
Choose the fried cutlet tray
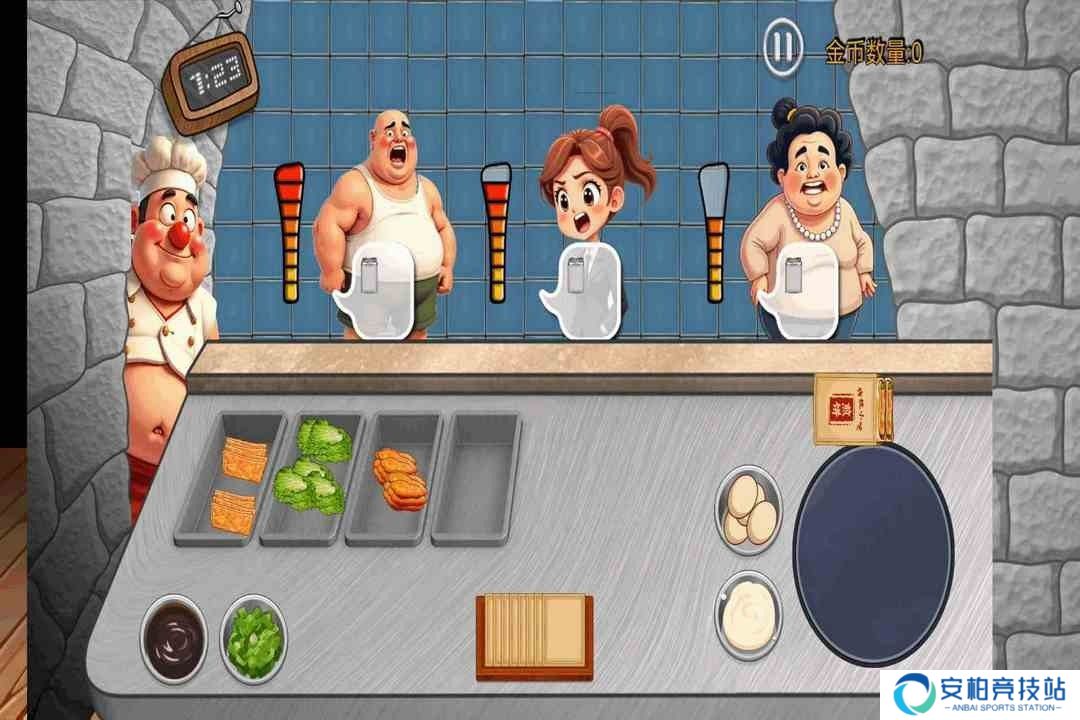coord(398,476)
